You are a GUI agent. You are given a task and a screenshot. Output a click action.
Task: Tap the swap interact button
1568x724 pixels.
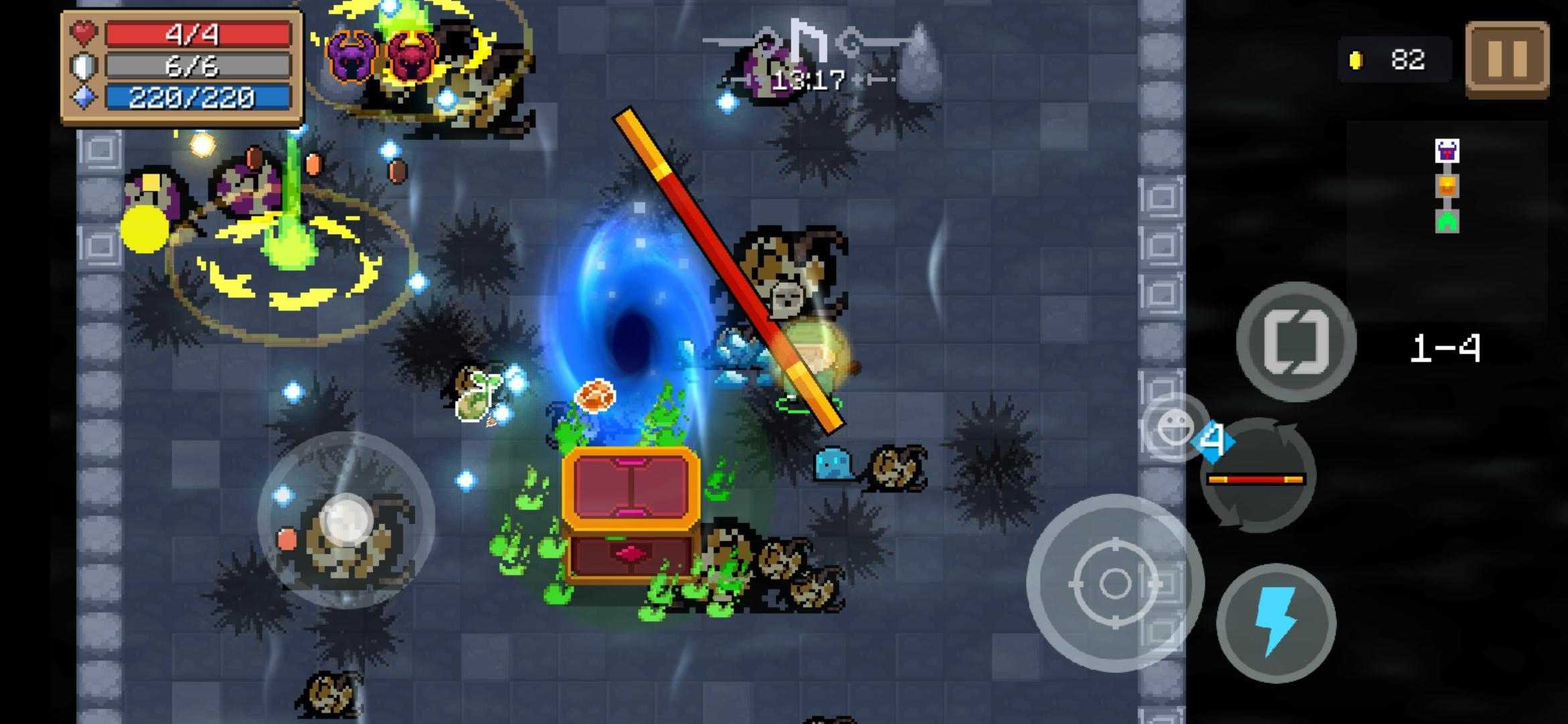coord(1295,343)
